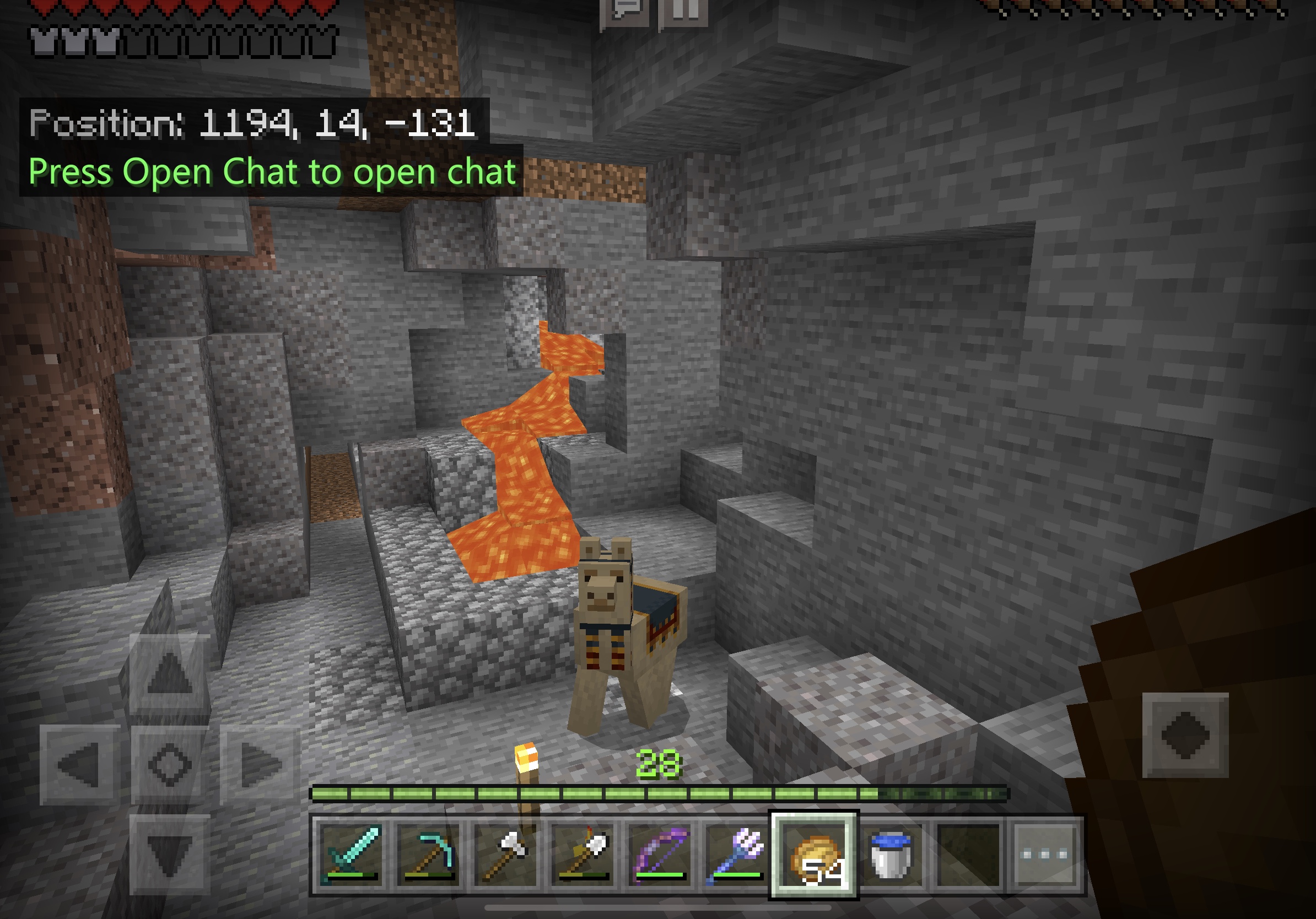The width and height of the screenshot is (1316, 919).
Task: Select the empty hotbar slot
Action: coord(968,854)
